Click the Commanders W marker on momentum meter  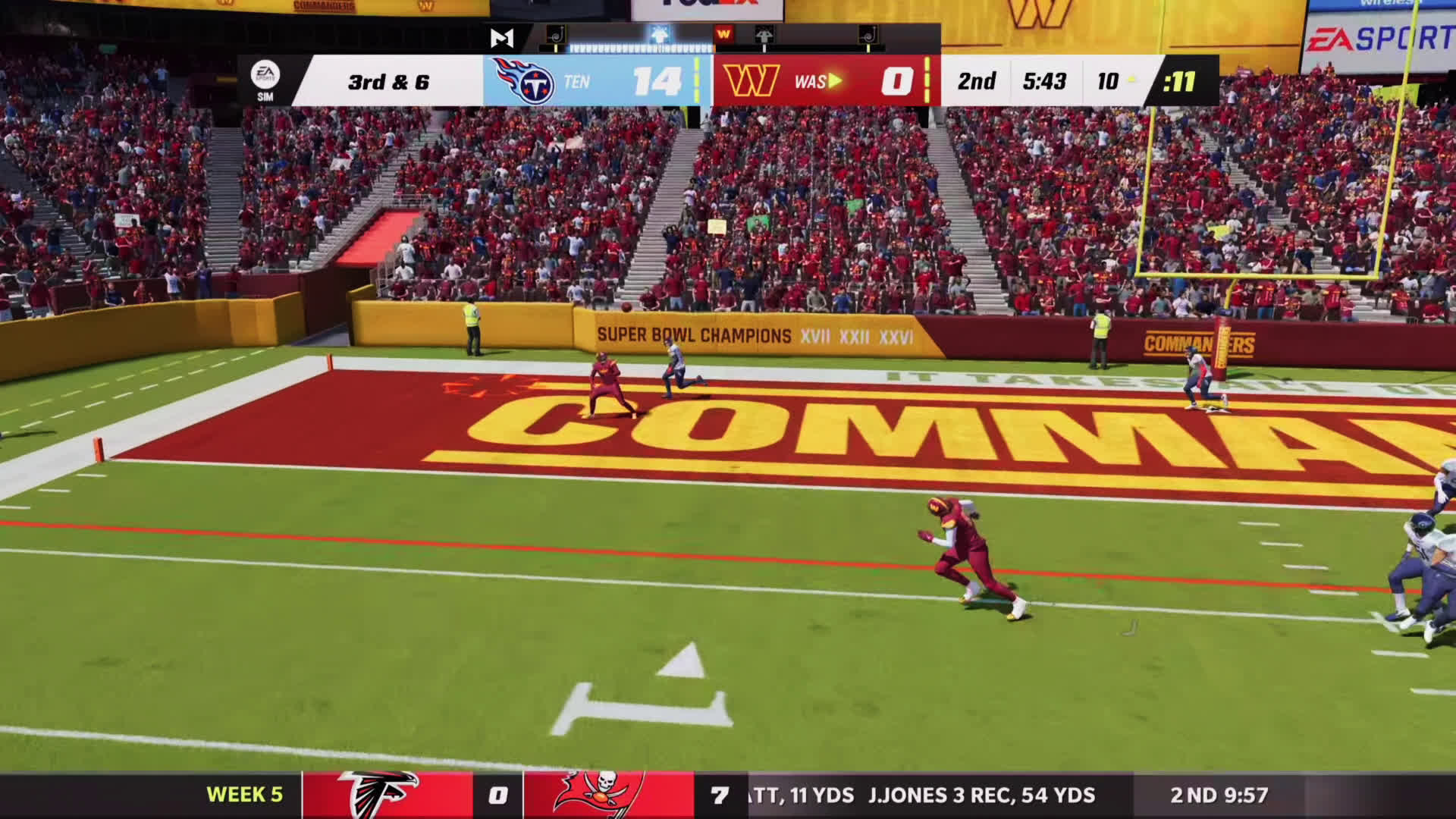[x=723, y=34]
